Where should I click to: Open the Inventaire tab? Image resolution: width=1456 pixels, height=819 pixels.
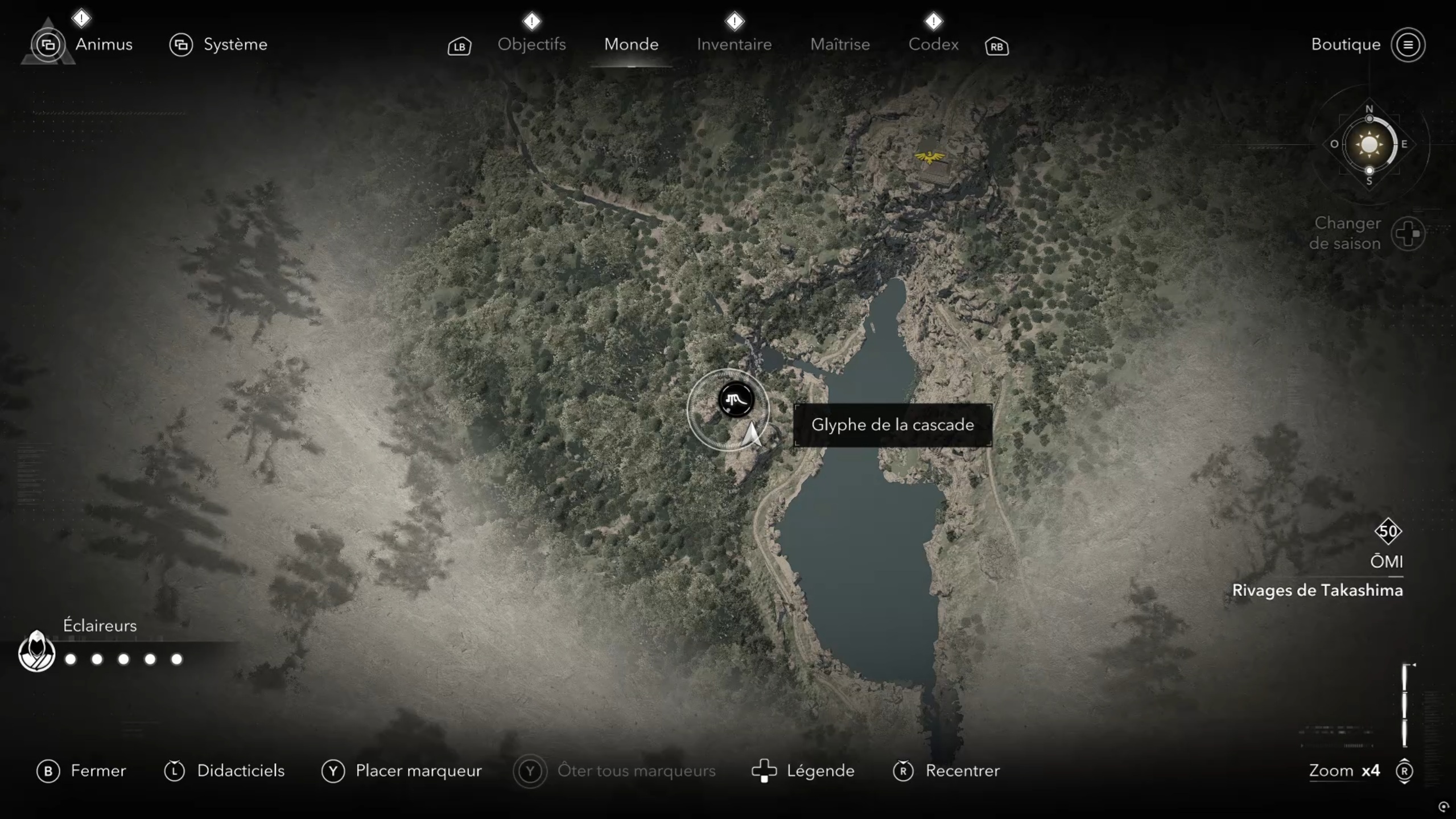(734, 44)
